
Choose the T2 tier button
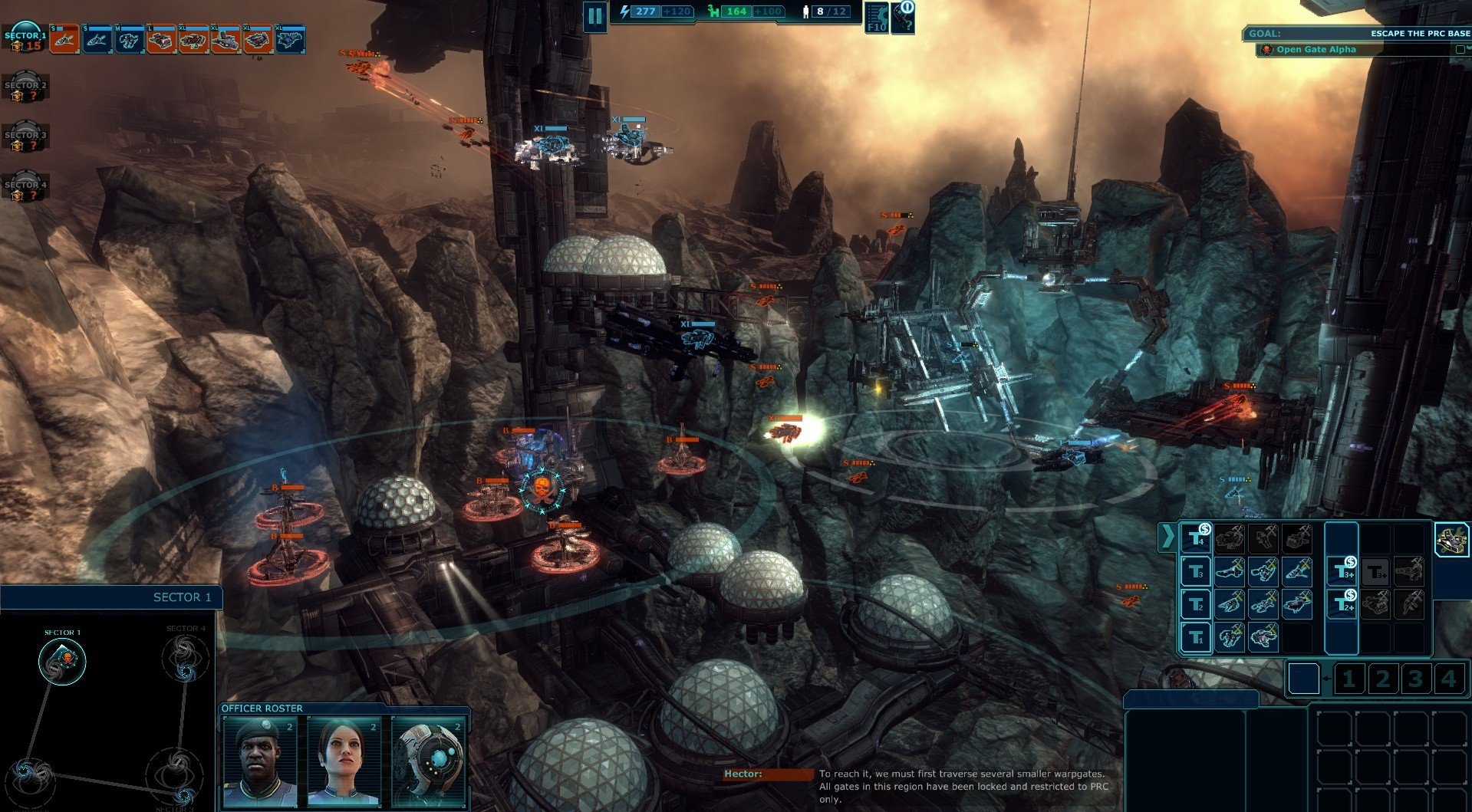(x=1195, y=605)
